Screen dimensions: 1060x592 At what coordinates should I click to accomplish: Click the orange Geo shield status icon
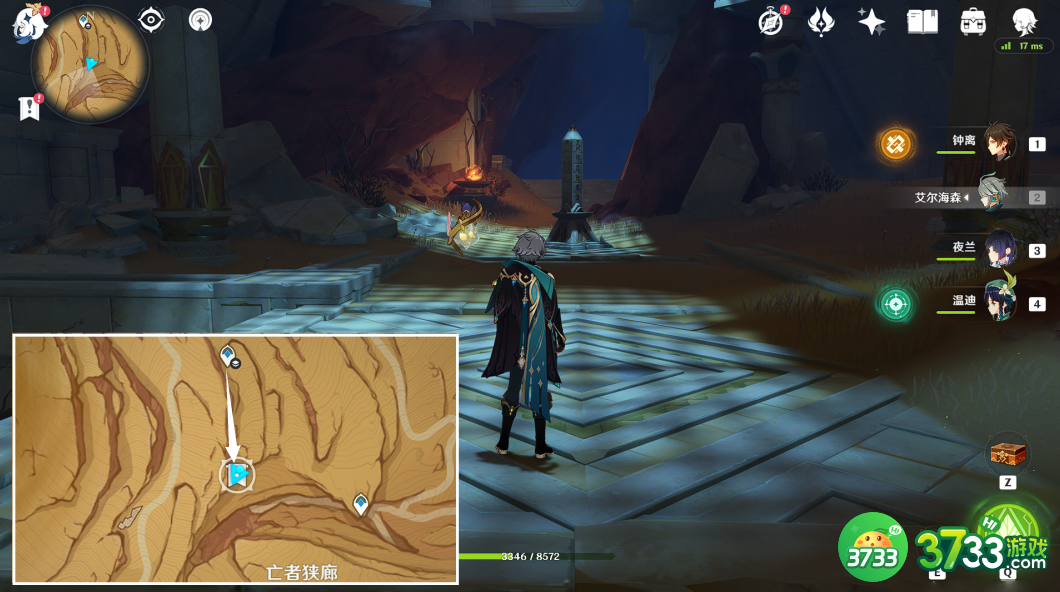896,144
